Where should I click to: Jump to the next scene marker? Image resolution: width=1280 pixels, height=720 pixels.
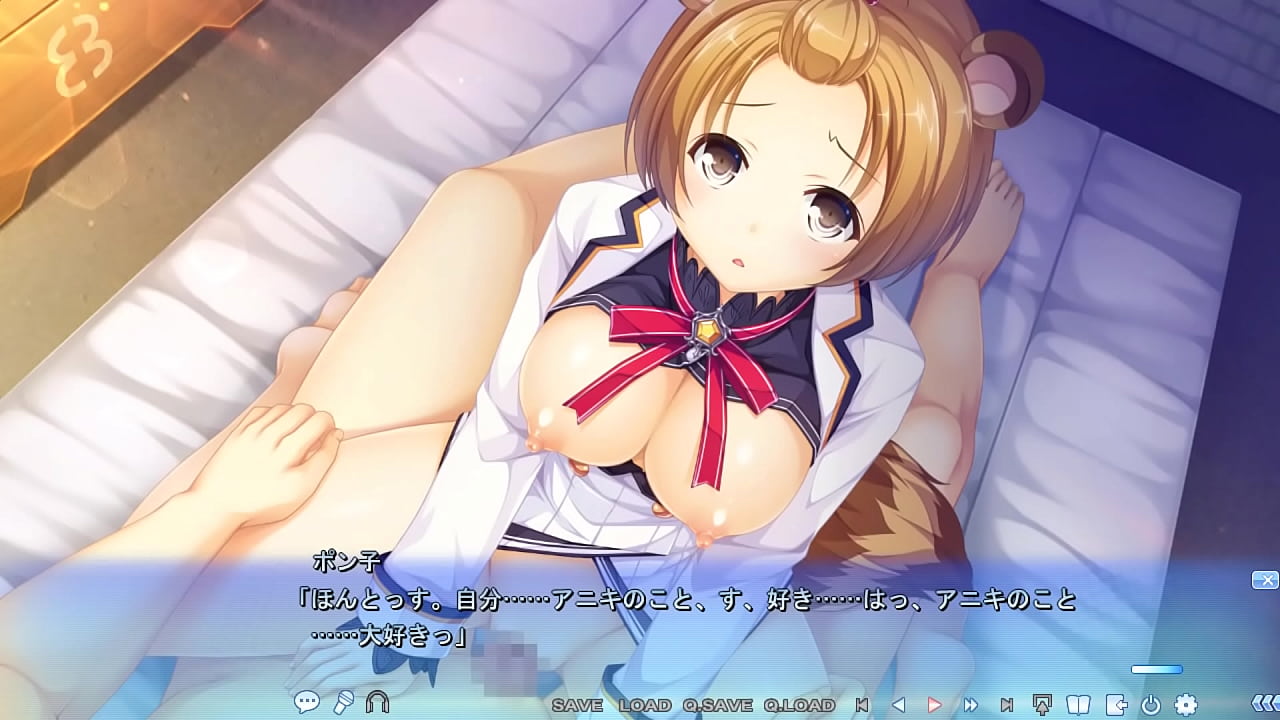pos(1007,705)
